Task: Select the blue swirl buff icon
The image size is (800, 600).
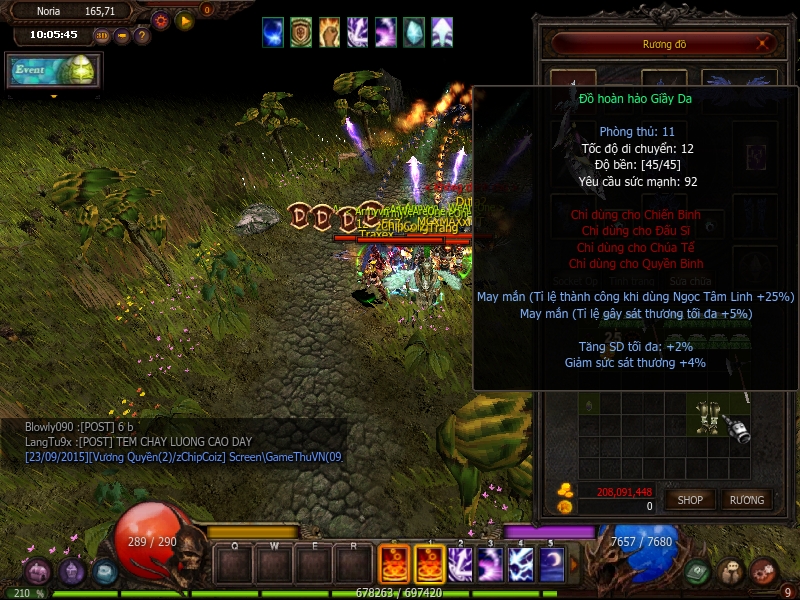Action: (273, 32)
